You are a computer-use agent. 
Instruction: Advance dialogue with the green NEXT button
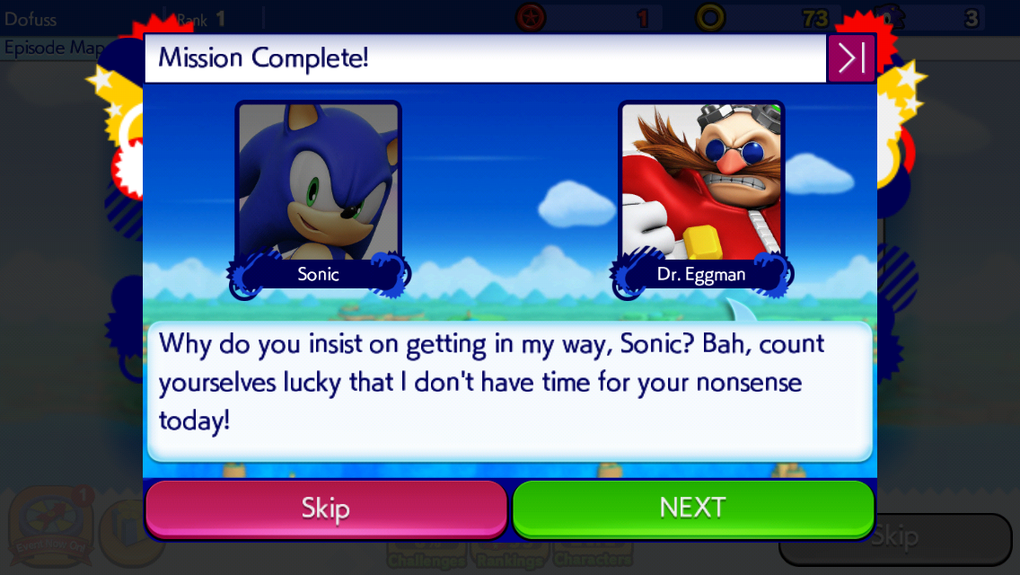pyautogui.click(x=693, y=508)
